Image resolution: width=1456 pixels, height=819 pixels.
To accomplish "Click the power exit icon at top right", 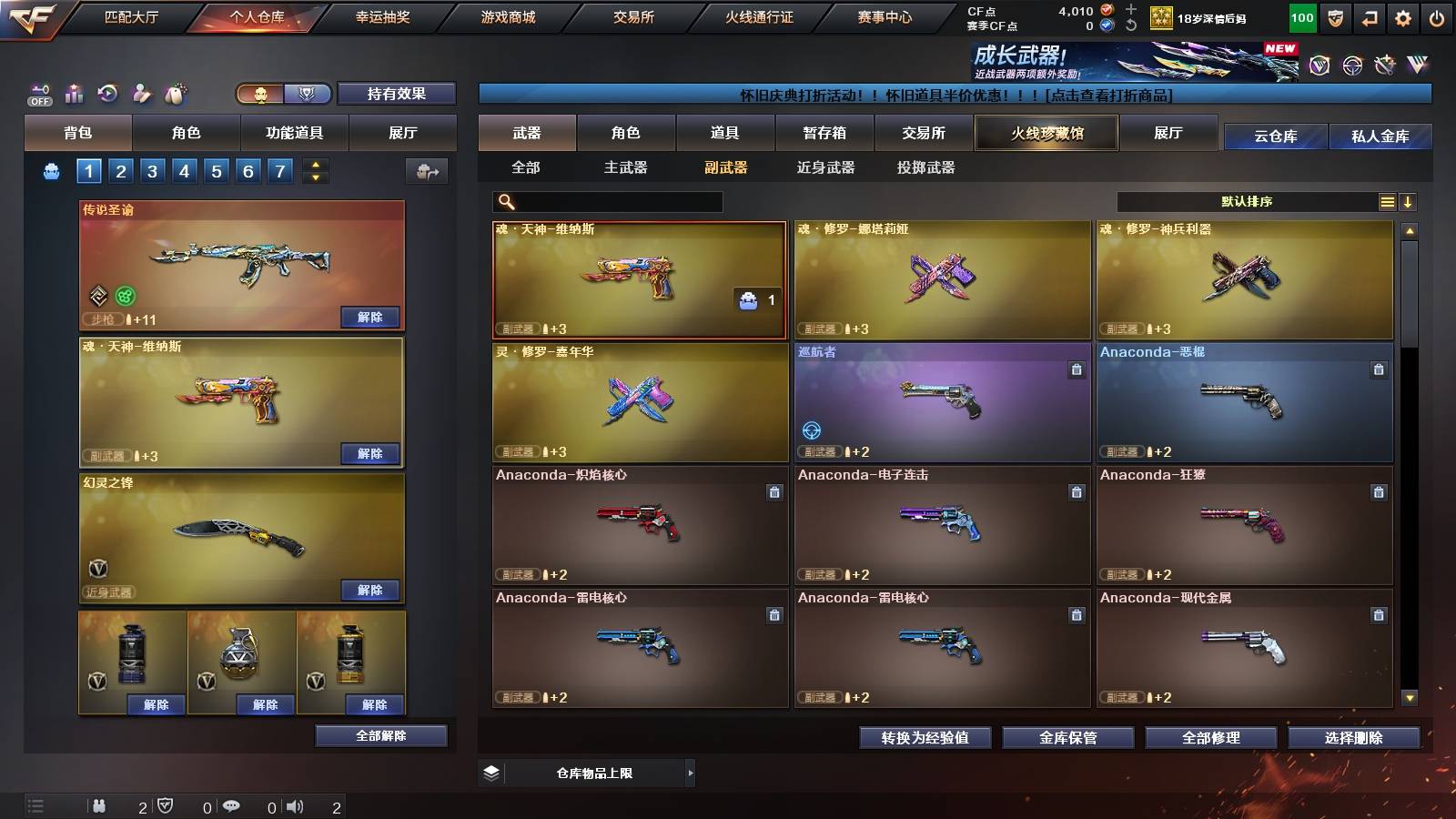I will [1435, 17].
